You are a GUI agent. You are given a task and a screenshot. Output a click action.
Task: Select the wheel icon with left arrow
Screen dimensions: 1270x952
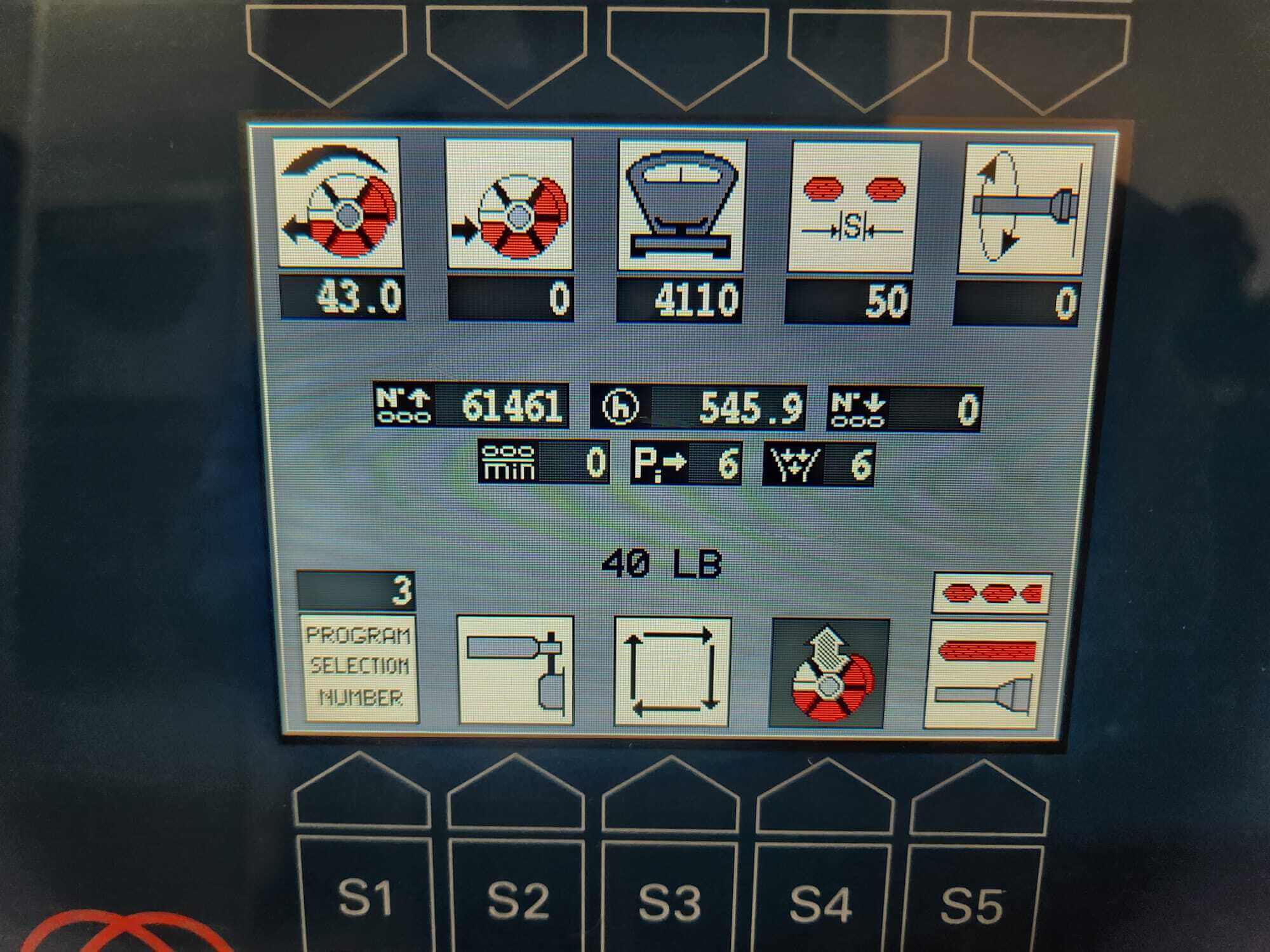tap(340, 203)
